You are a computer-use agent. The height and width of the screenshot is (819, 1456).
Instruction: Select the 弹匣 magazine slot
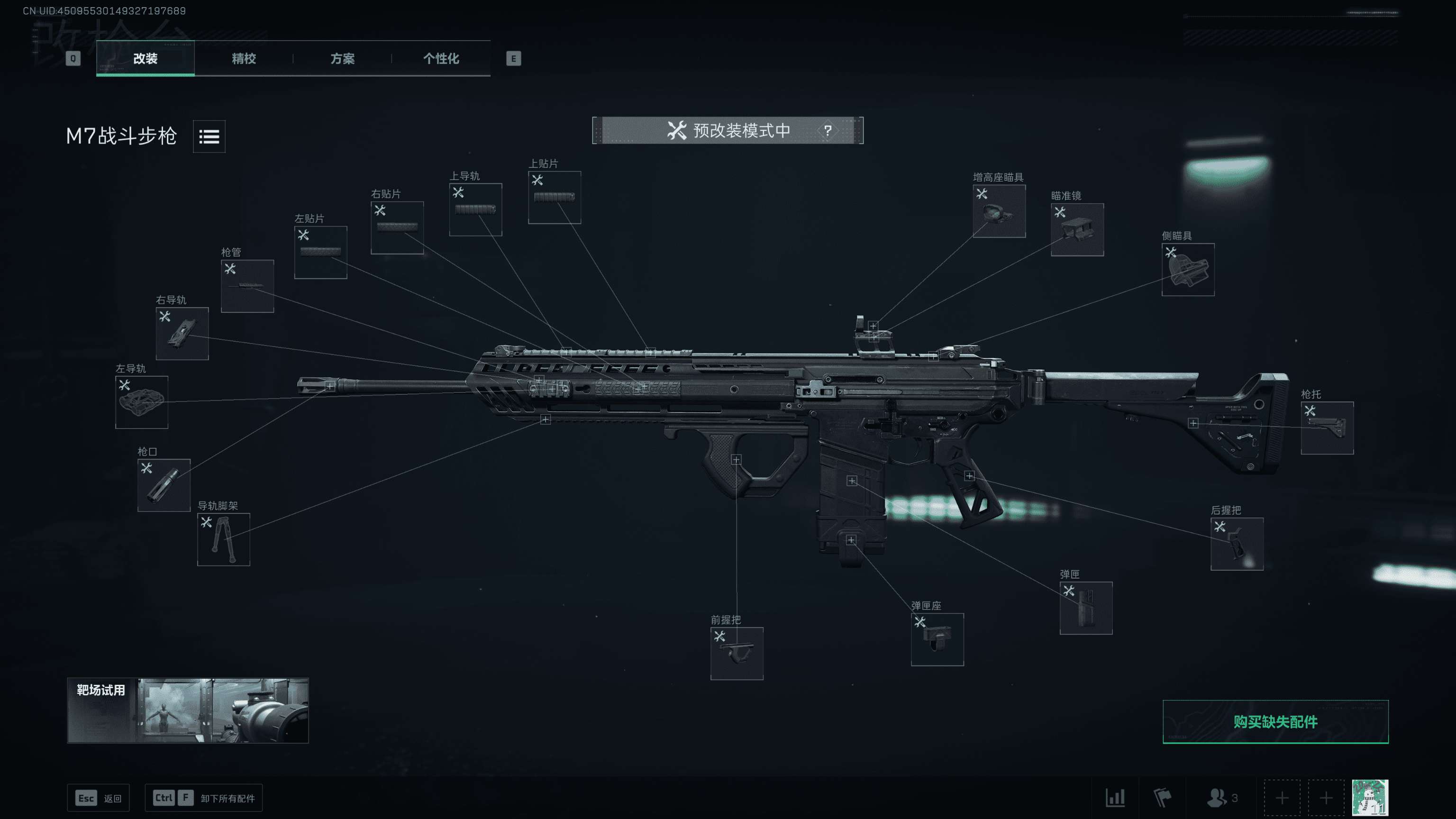point(1086,608)
